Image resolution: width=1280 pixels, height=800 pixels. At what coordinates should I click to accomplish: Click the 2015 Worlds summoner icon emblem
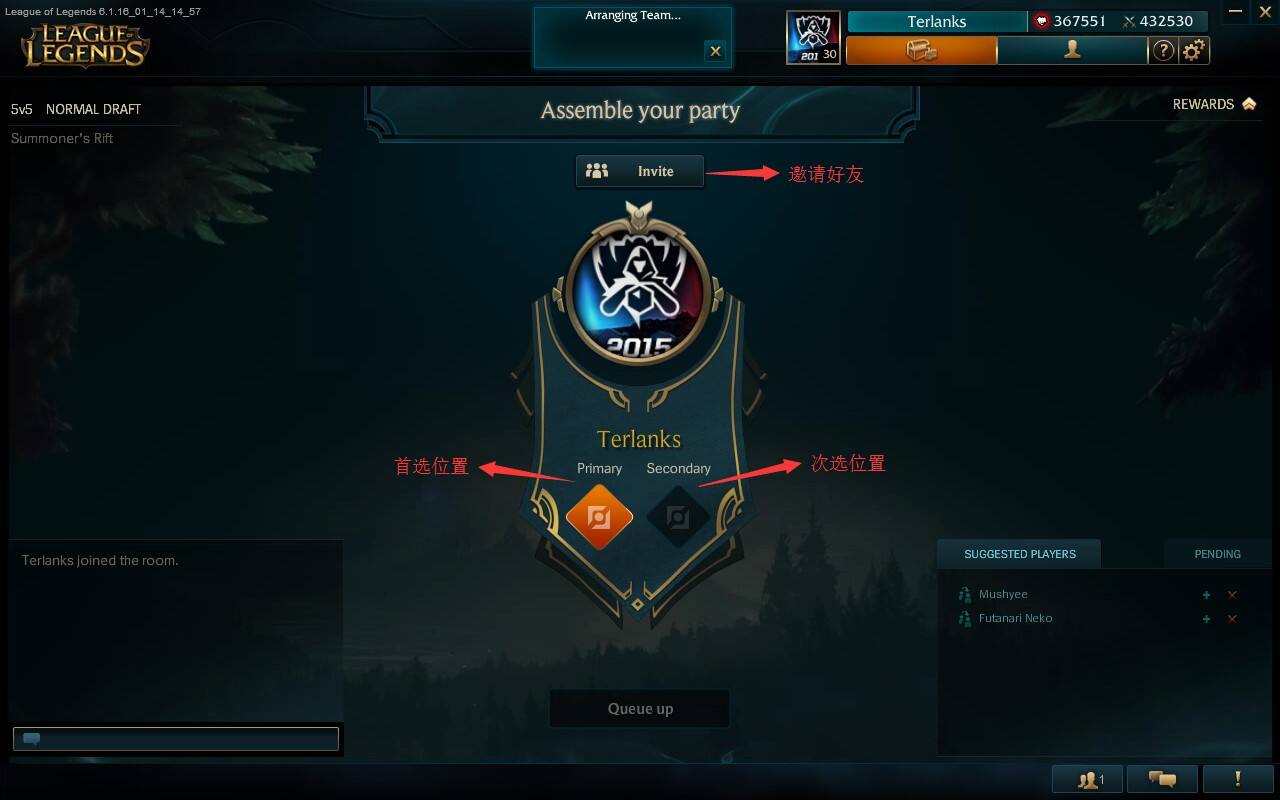click(640, 290)
